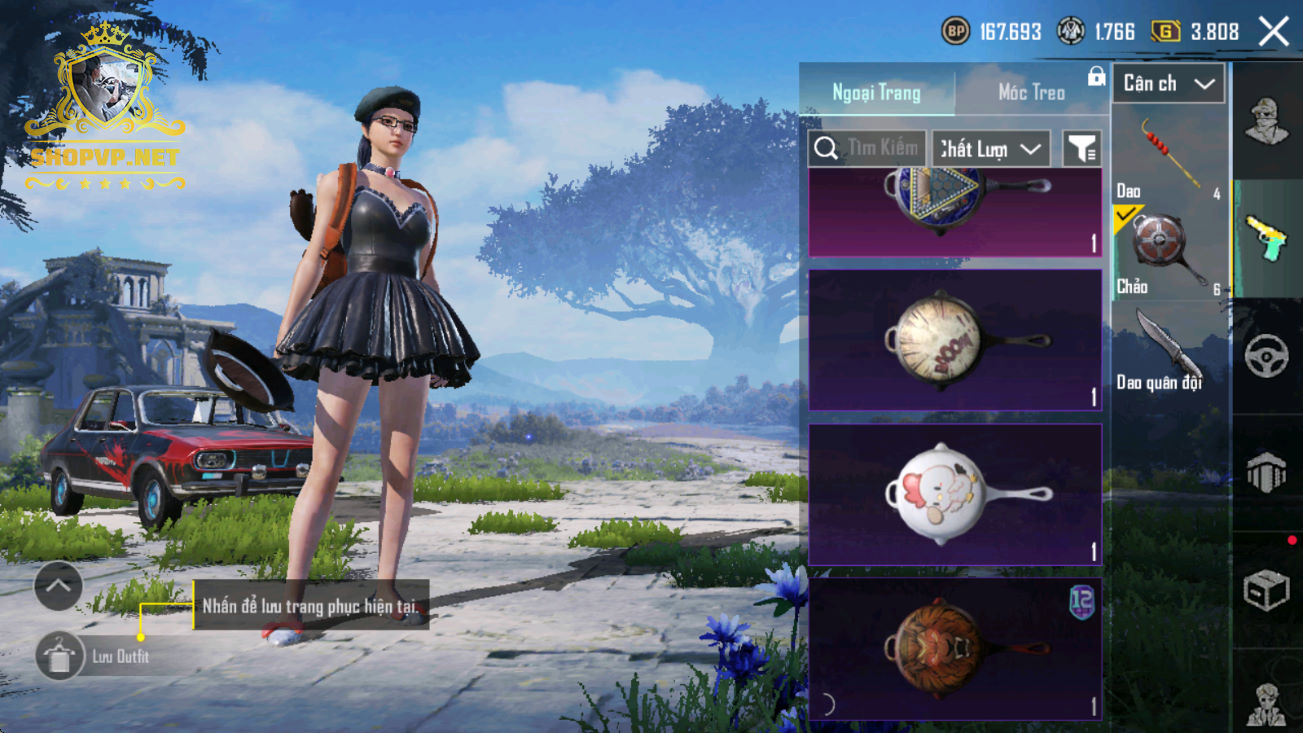This screenshot has height=733, width=1303.
Task: Choose the Dao quân đội knife entry
Action: click(x=1169, y=350)
